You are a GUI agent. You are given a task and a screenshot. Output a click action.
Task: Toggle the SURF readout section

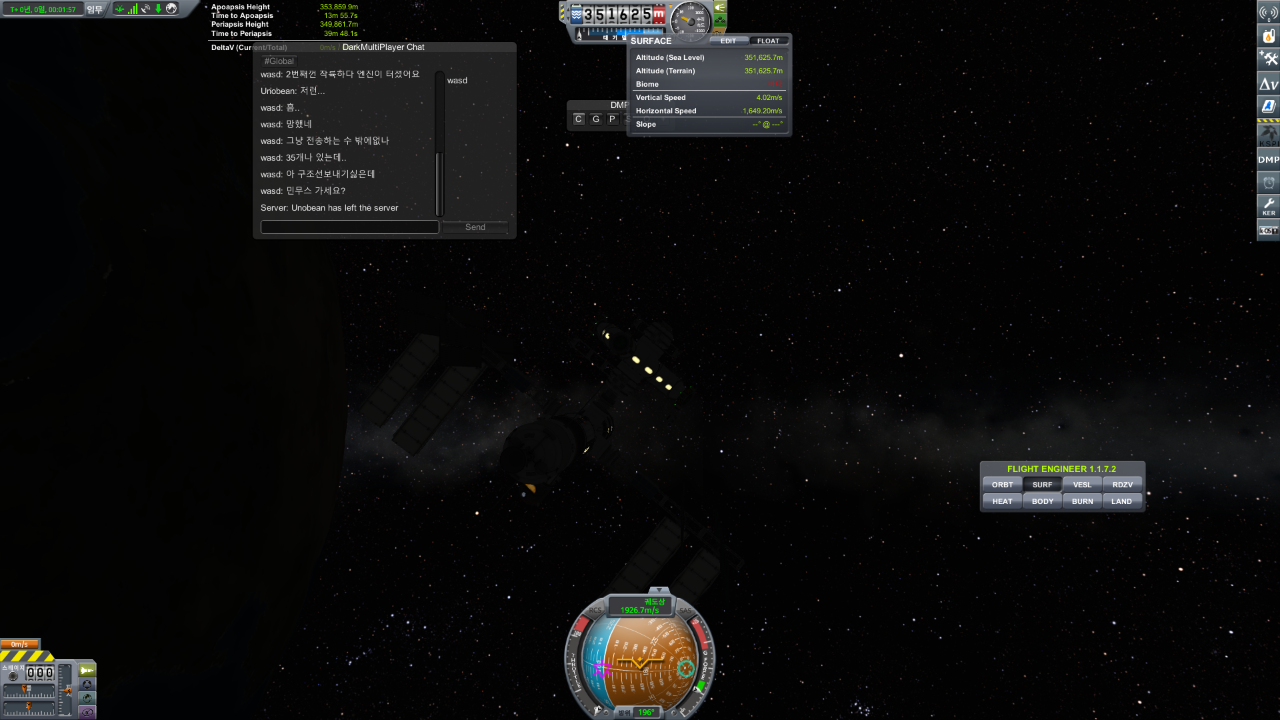1043,485
